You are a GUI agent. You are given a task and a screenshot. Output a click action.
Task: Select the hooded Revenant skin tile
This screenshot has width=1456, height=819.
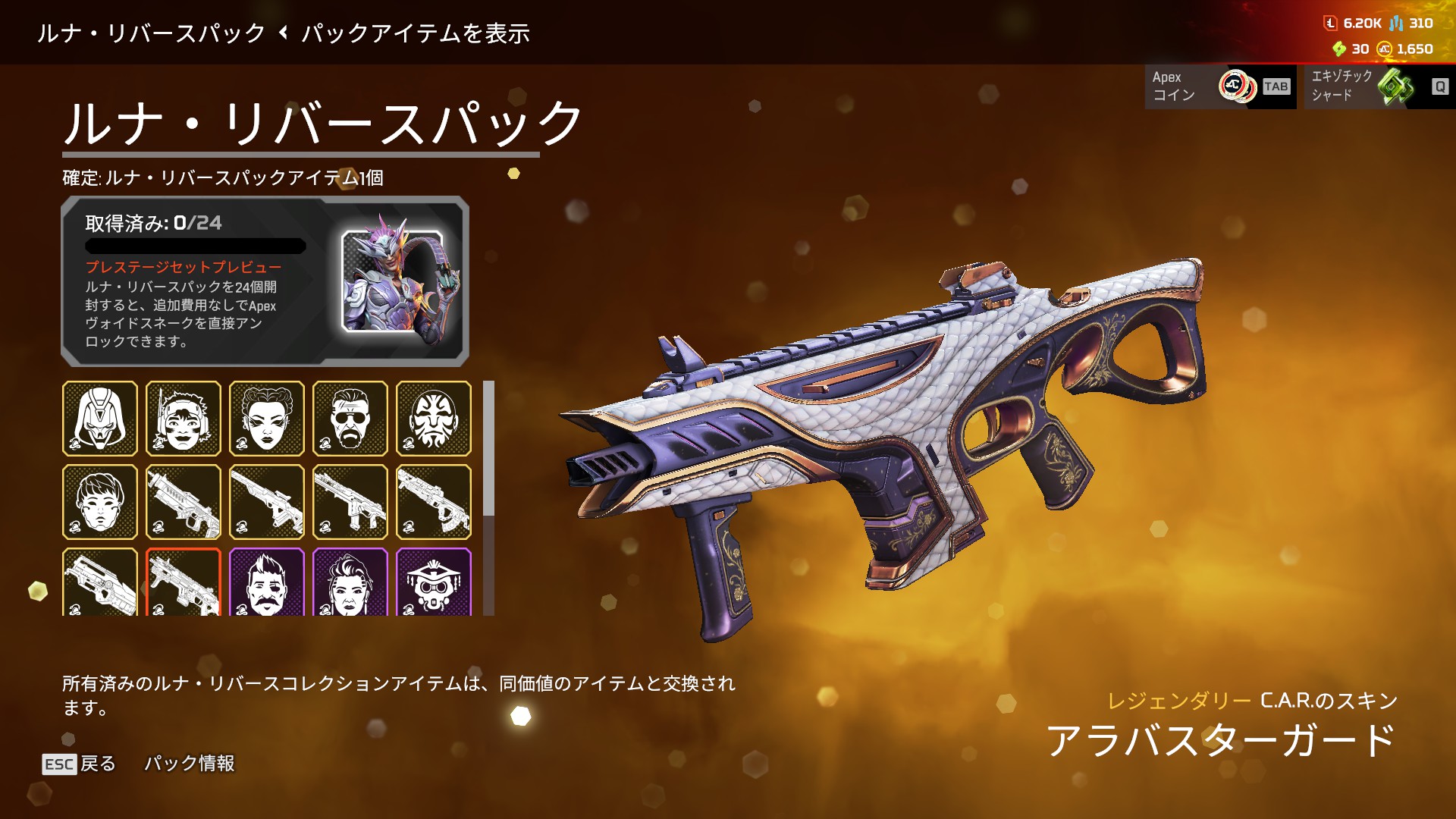click(x=100, y=419)
